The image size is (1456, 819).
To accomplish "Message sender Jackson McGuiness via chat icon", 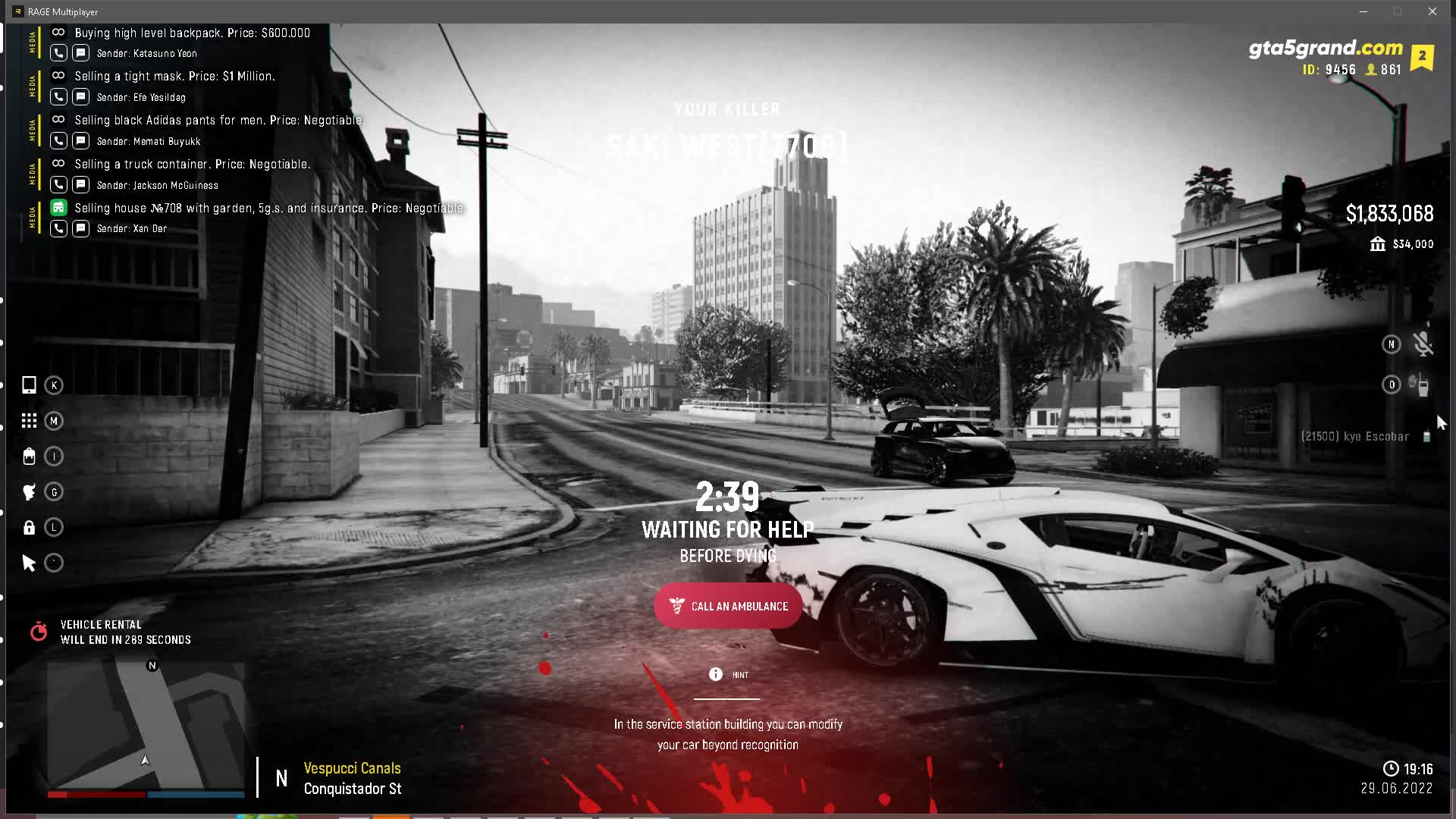I will (x=81, y=185).
